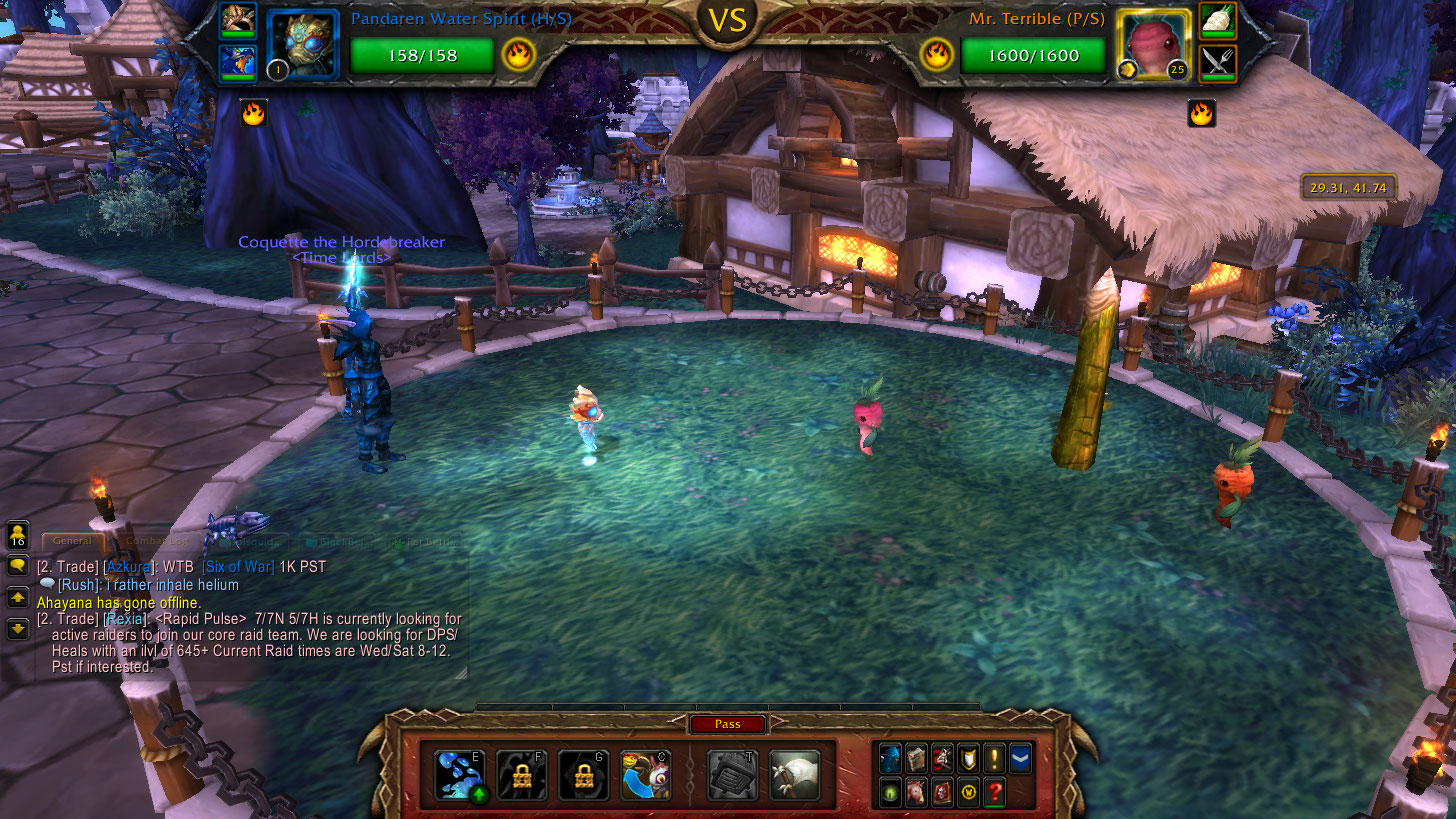1456x819 pixels.
Task: Click the chat scroll-up arrow button
Action: click(x=18, y=598)
